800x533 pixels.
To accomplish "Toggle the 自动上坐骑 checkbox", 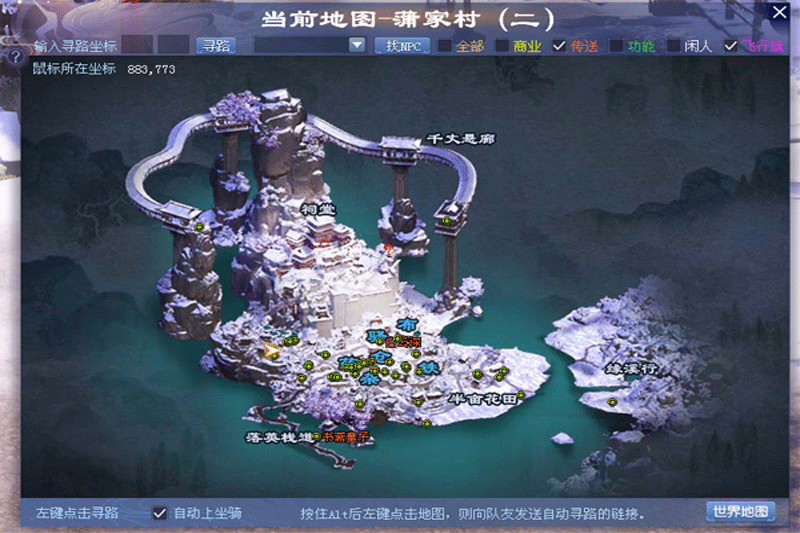I will point(160,513).
